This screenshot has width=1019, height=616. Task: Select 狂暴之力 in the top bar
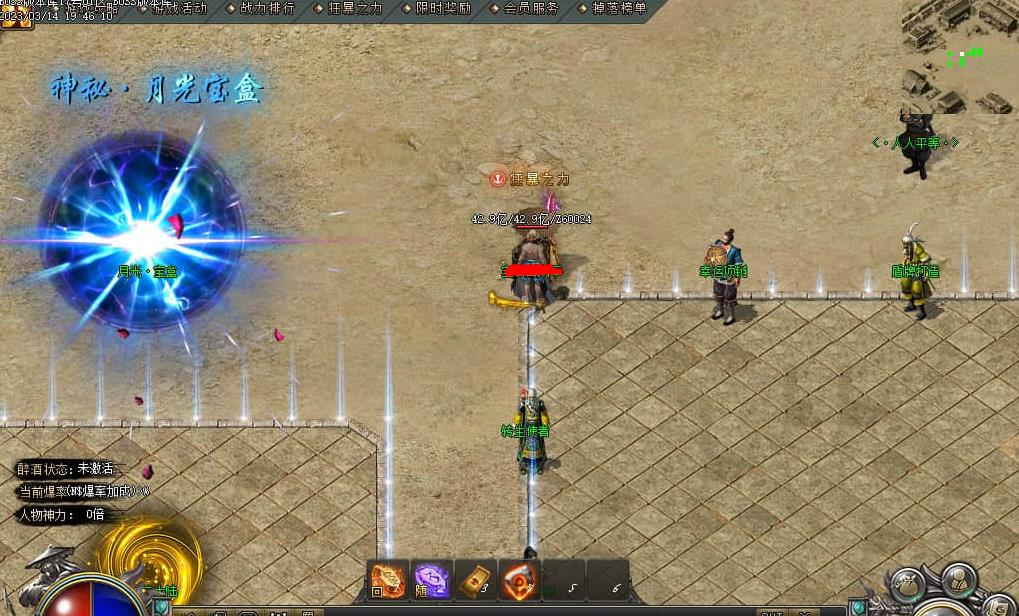(x=349, y=8)
